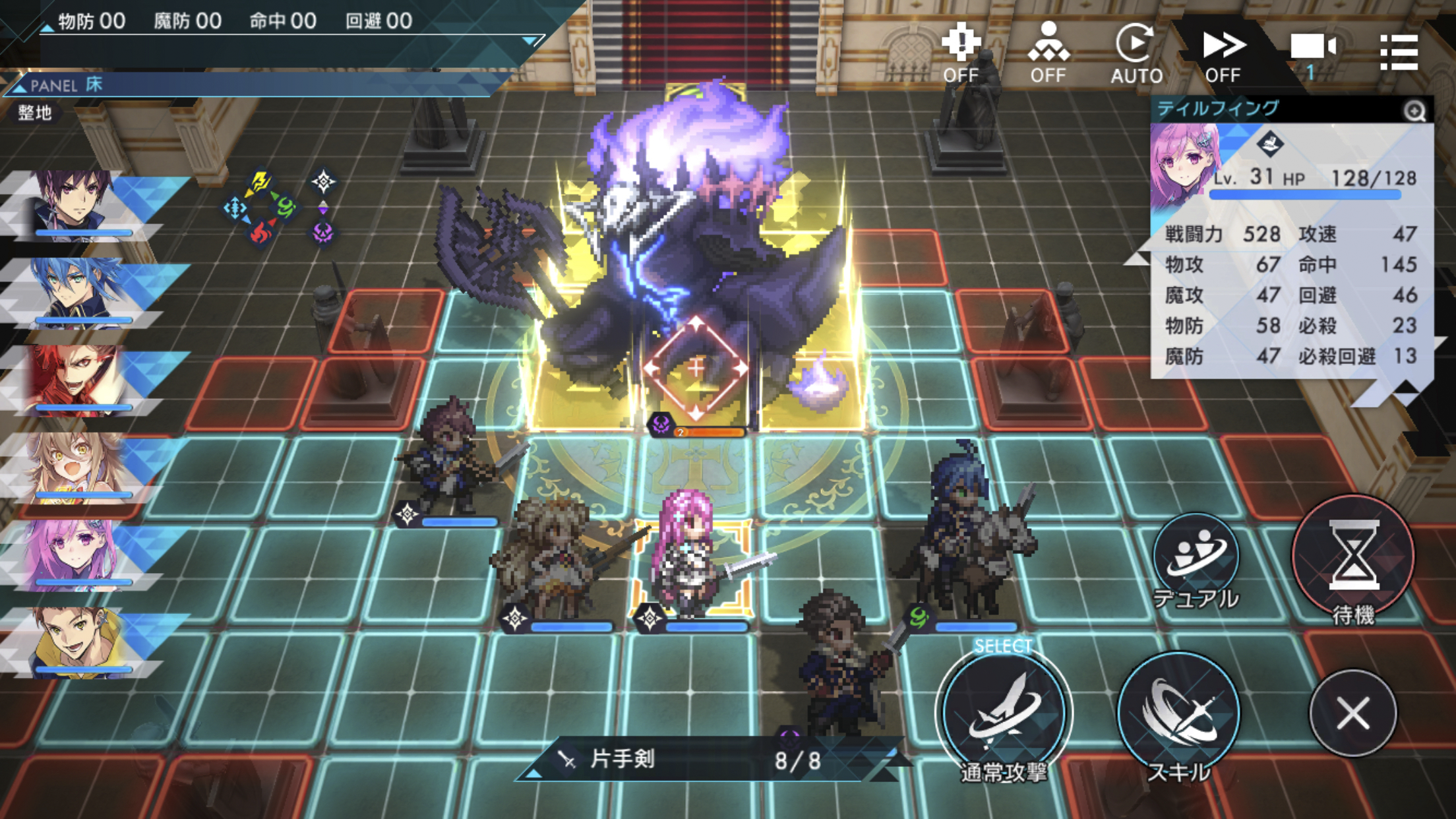
Task: Tap the exclamation effect-skip icon
Action: pyautogui.click(x=960, y=41)
